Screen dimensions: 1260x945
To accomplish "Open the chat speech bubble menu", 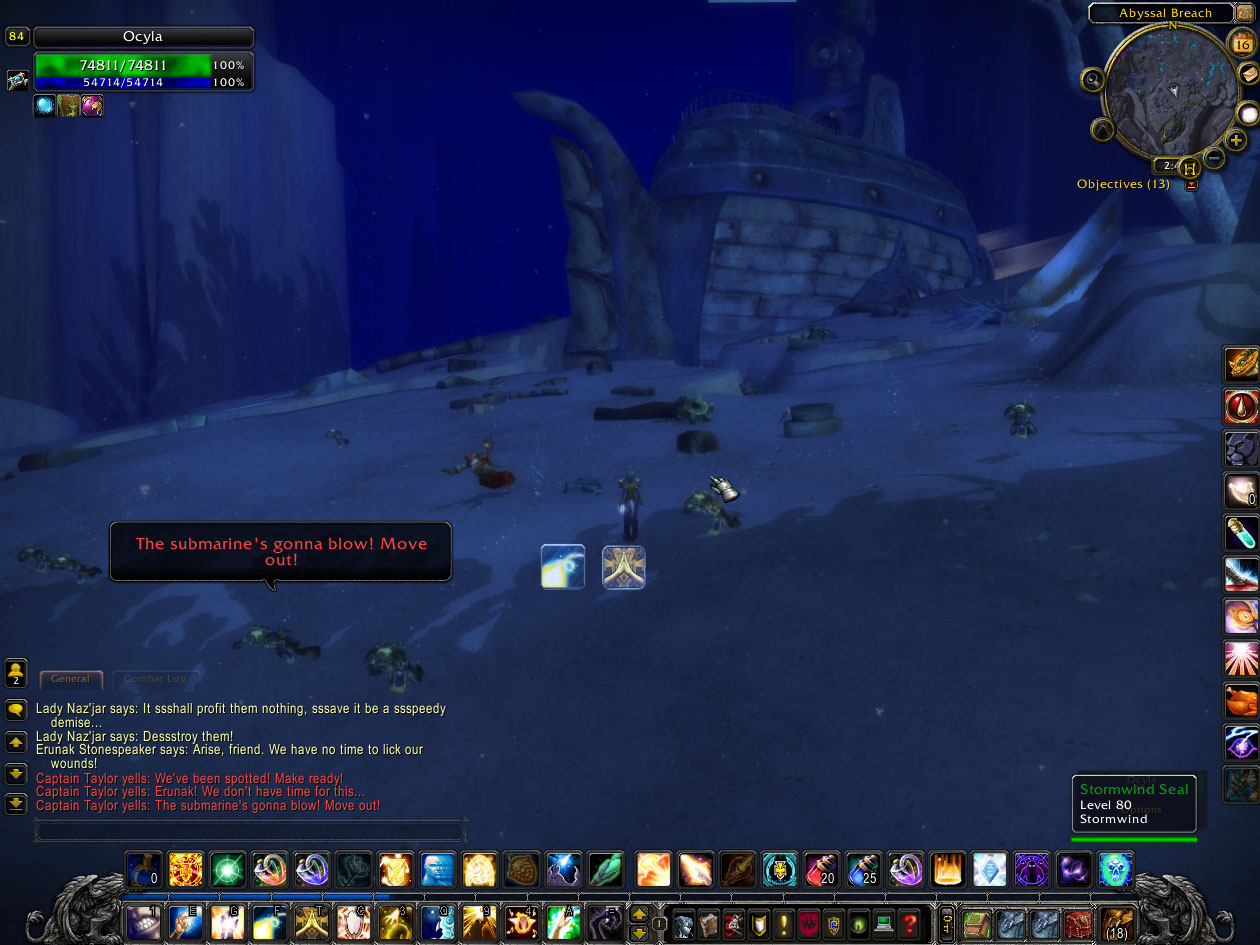I will click(16, 710).
